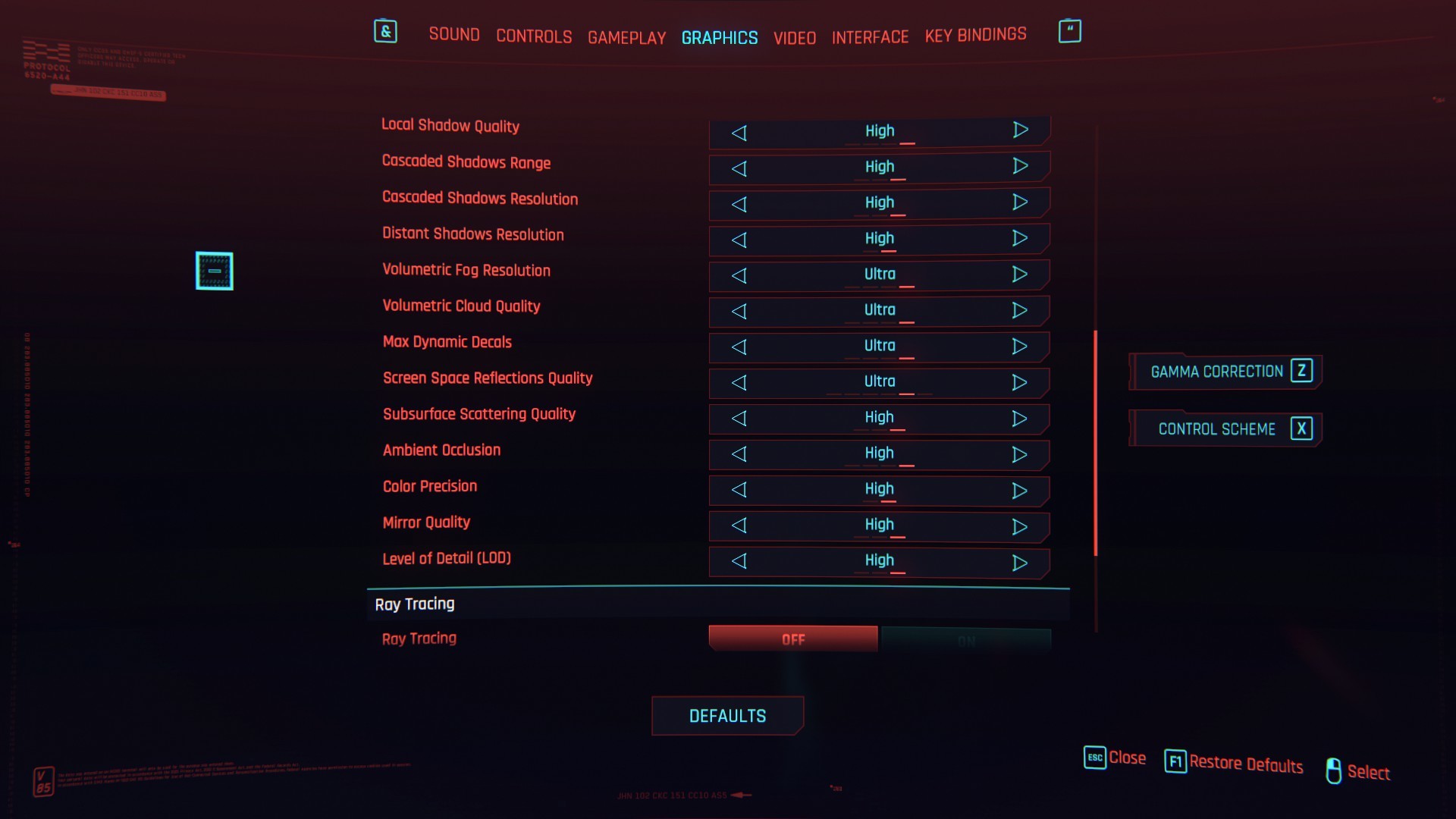Turn Ray Tracing ON

click(x=966, y=639)
